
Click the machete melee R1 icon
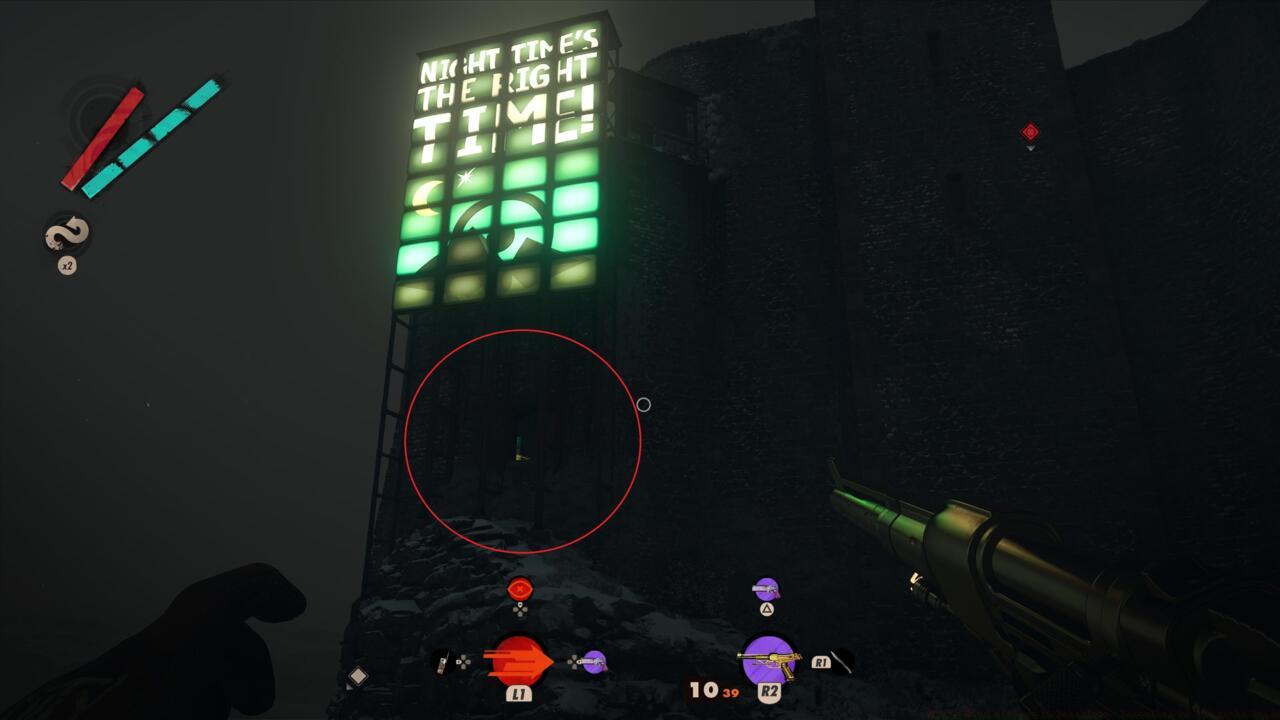[843, 660]
